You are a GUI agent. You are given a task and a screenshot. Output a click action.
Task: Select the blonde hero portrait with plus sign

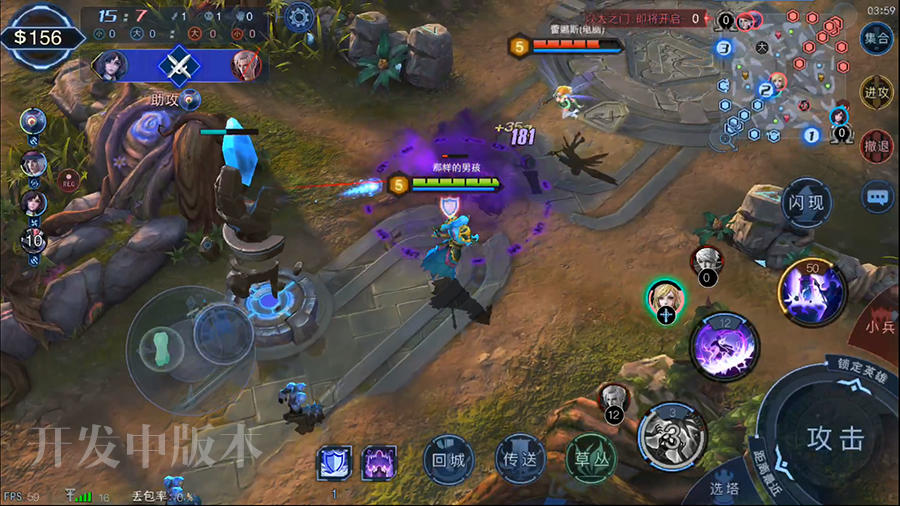(x=665, y=300)
